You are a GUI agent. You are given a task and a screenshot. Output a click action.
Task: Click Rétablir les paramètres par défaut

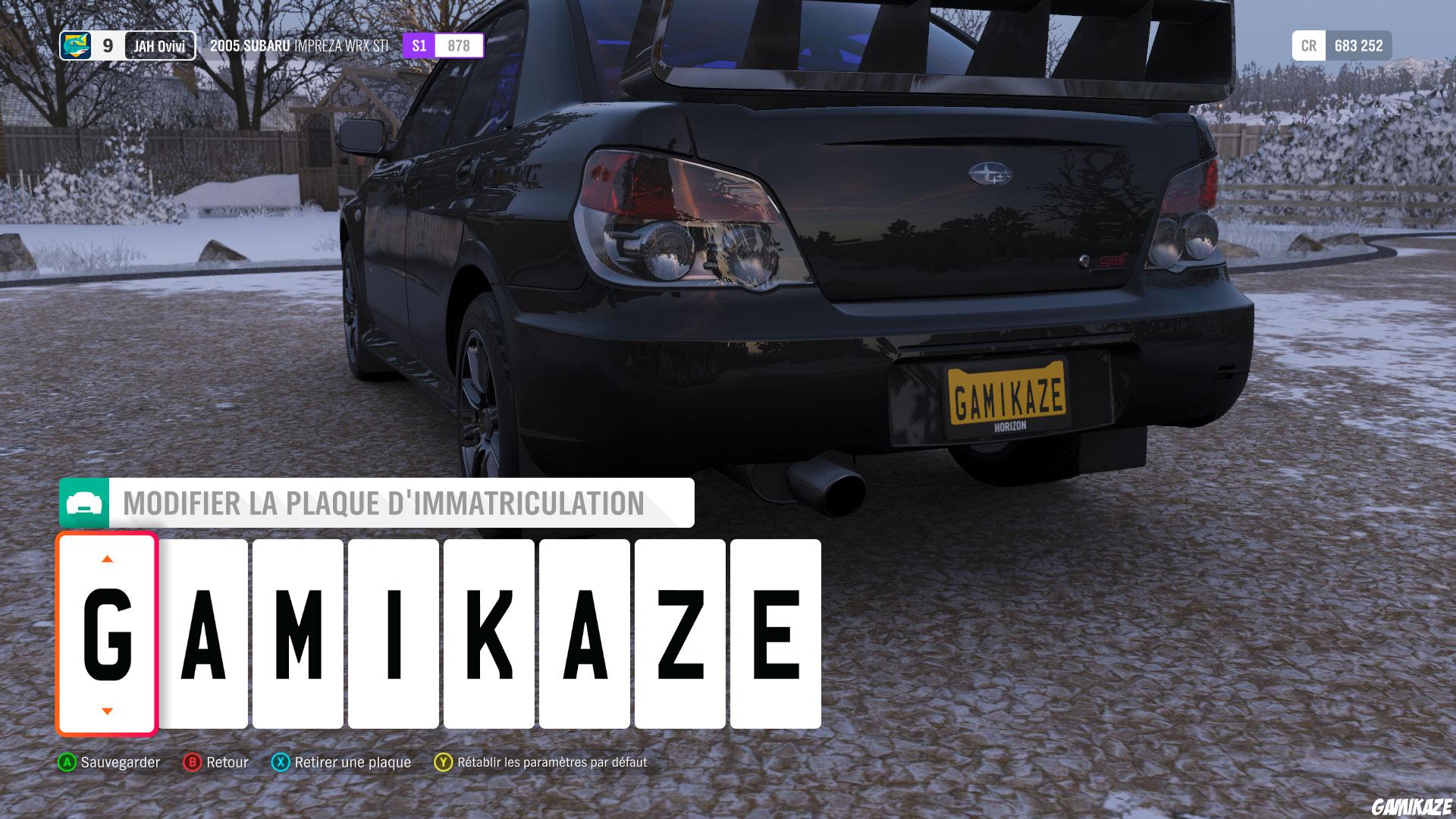click(x=551, y=764)
